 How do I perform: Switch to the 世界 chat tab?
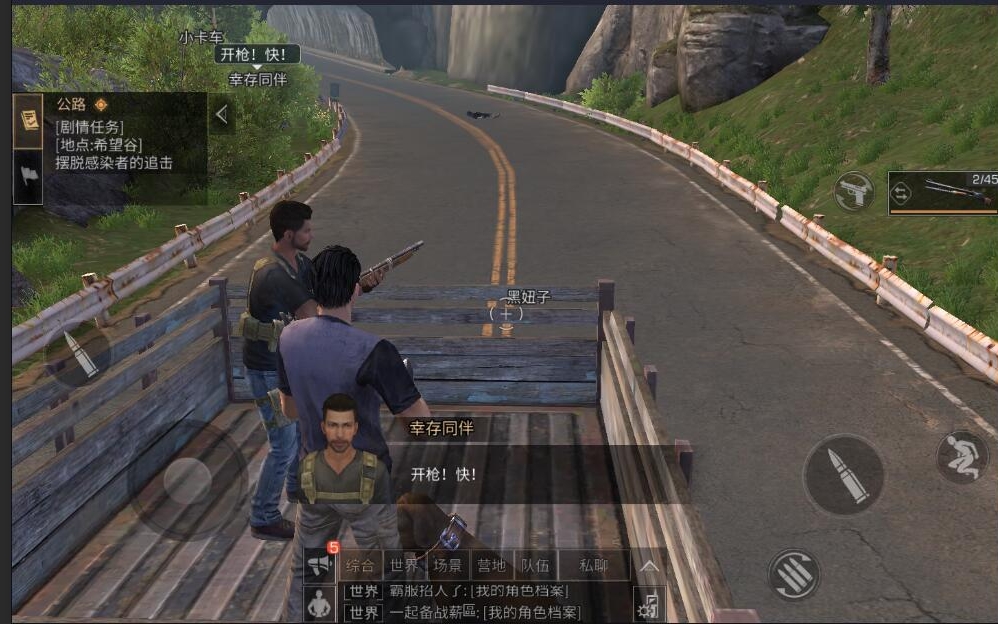coord(404,565)
